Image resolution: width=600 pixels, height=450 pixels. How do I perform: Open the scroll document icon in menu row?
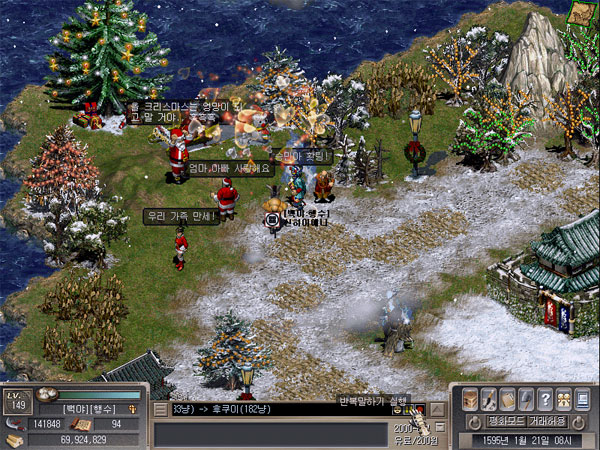tap(508, 398)
